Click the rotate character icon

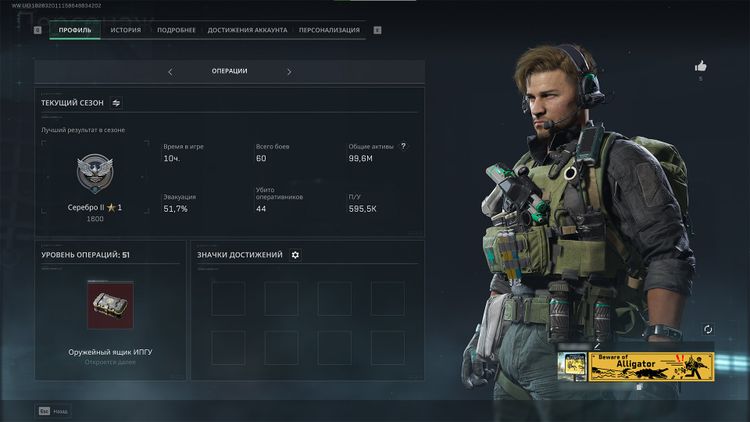point(709,329)
